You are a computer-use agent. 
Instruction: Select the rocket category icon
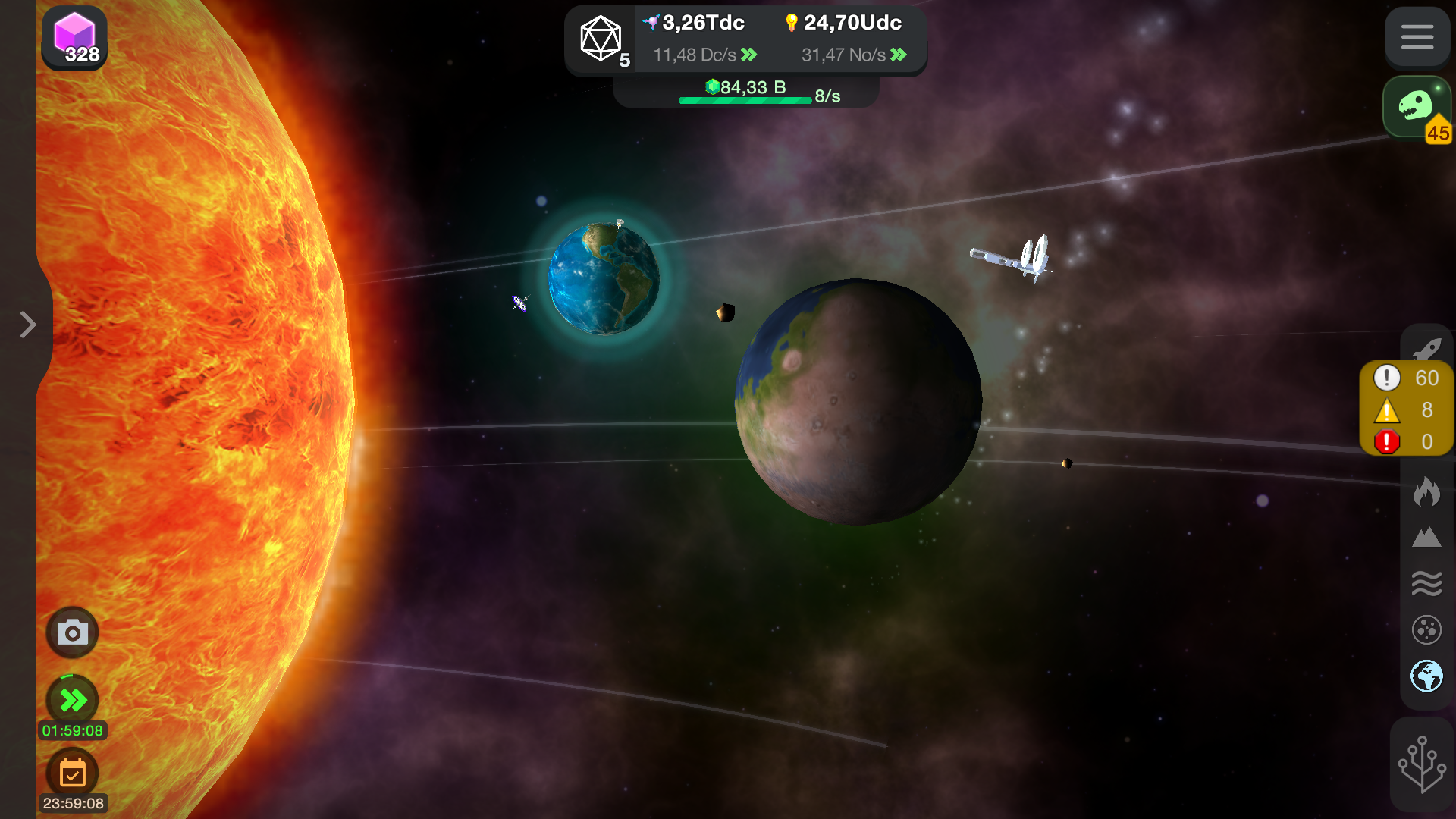pos(1426,347)
